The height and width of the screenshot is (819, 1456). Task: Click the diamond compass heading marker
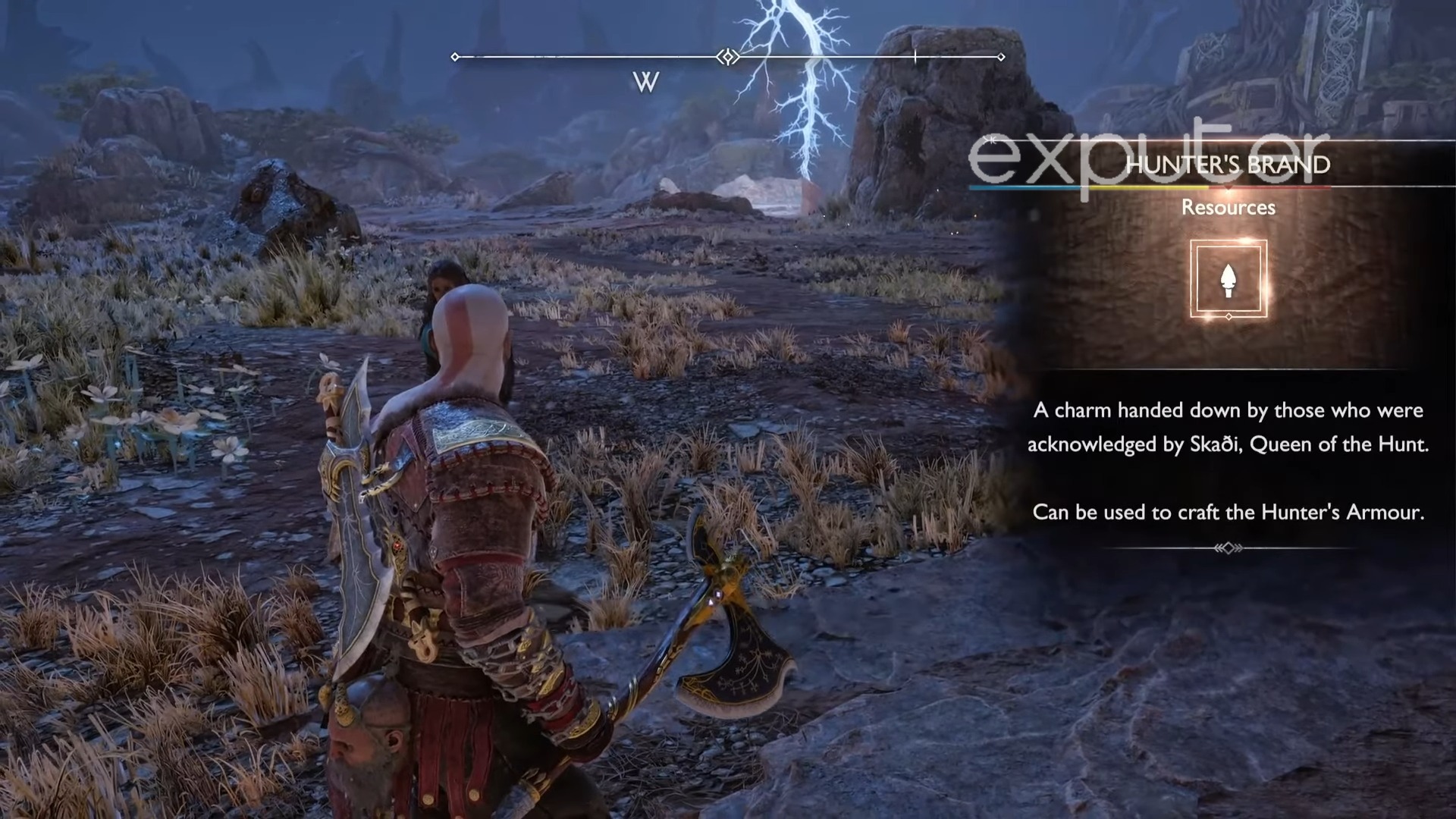(729, 57)
